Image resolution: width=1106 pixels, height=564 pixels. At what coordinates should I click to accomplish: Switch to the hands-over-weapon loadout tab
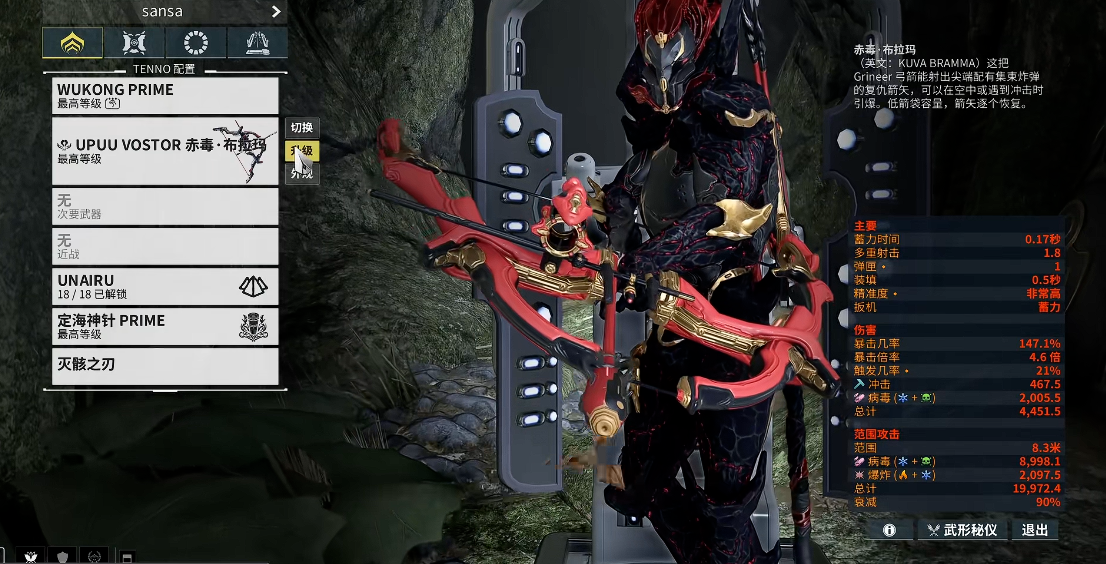(x=257, y=42)
